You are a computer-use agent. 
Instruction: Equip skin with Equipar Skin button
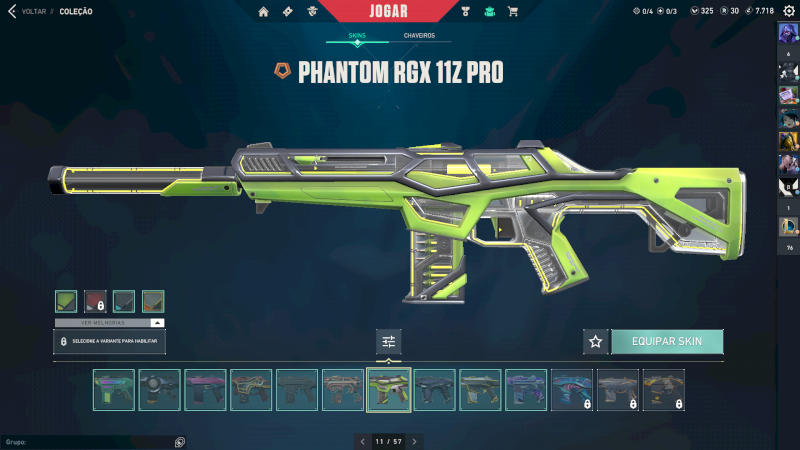[x=667, y=341]
